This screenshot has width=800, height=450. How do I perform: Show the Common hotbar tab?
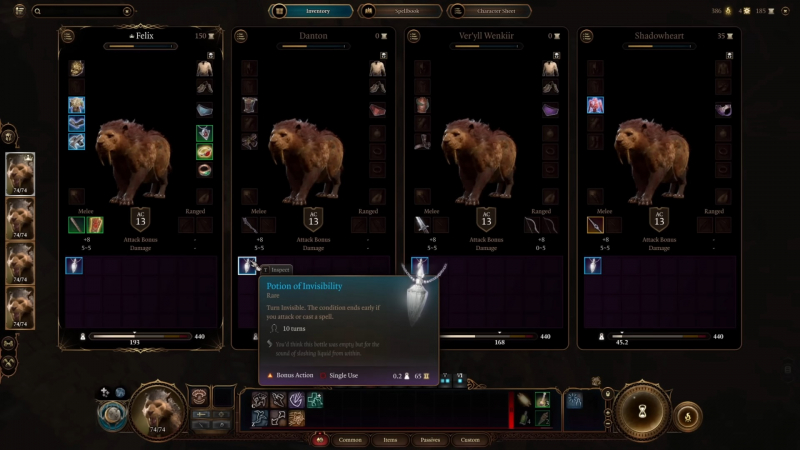click(350, 439)
